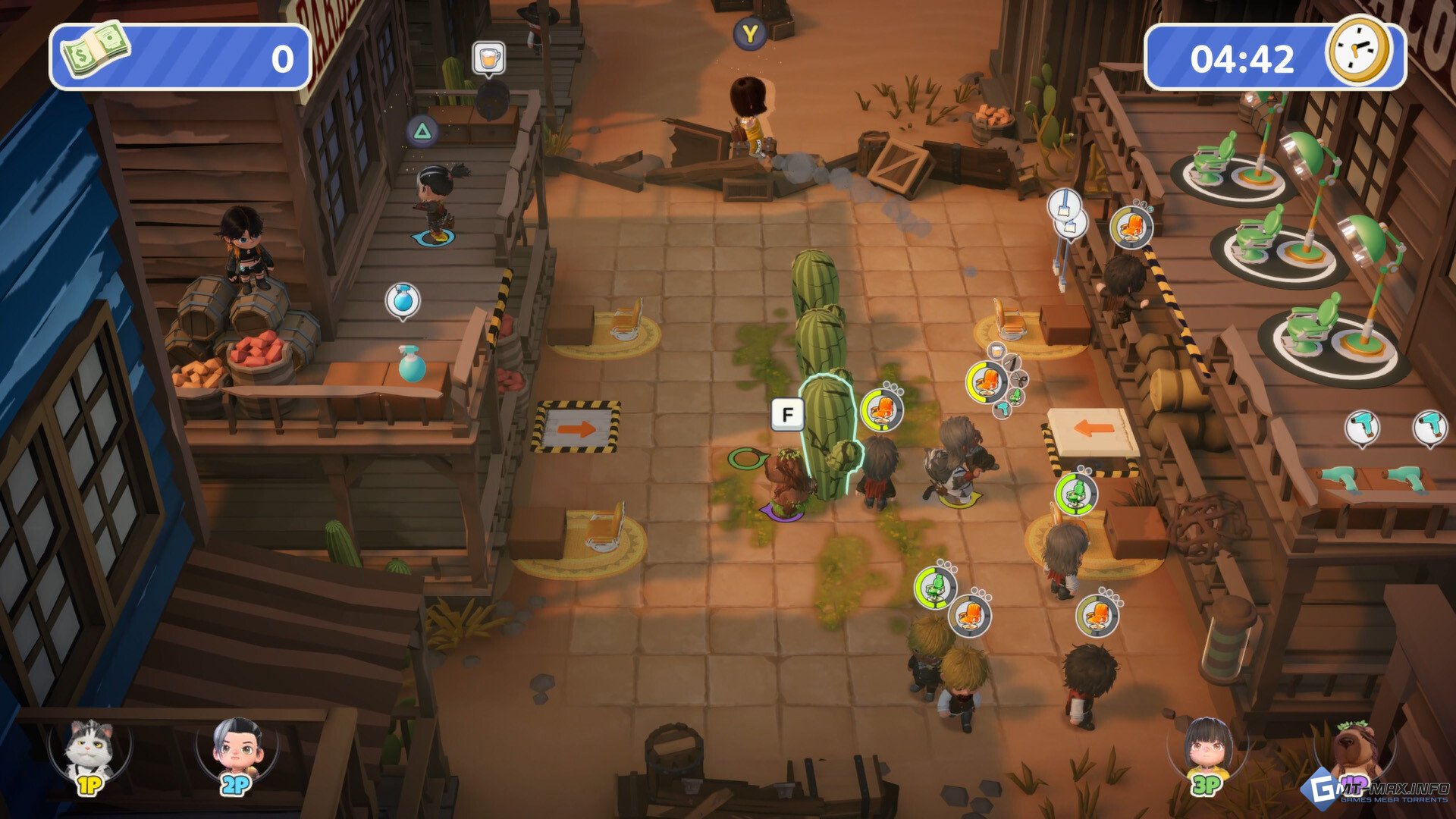Select the 3P dark-haired girl portrait
Screen dimensions: 1456x819
point(1207,752)
